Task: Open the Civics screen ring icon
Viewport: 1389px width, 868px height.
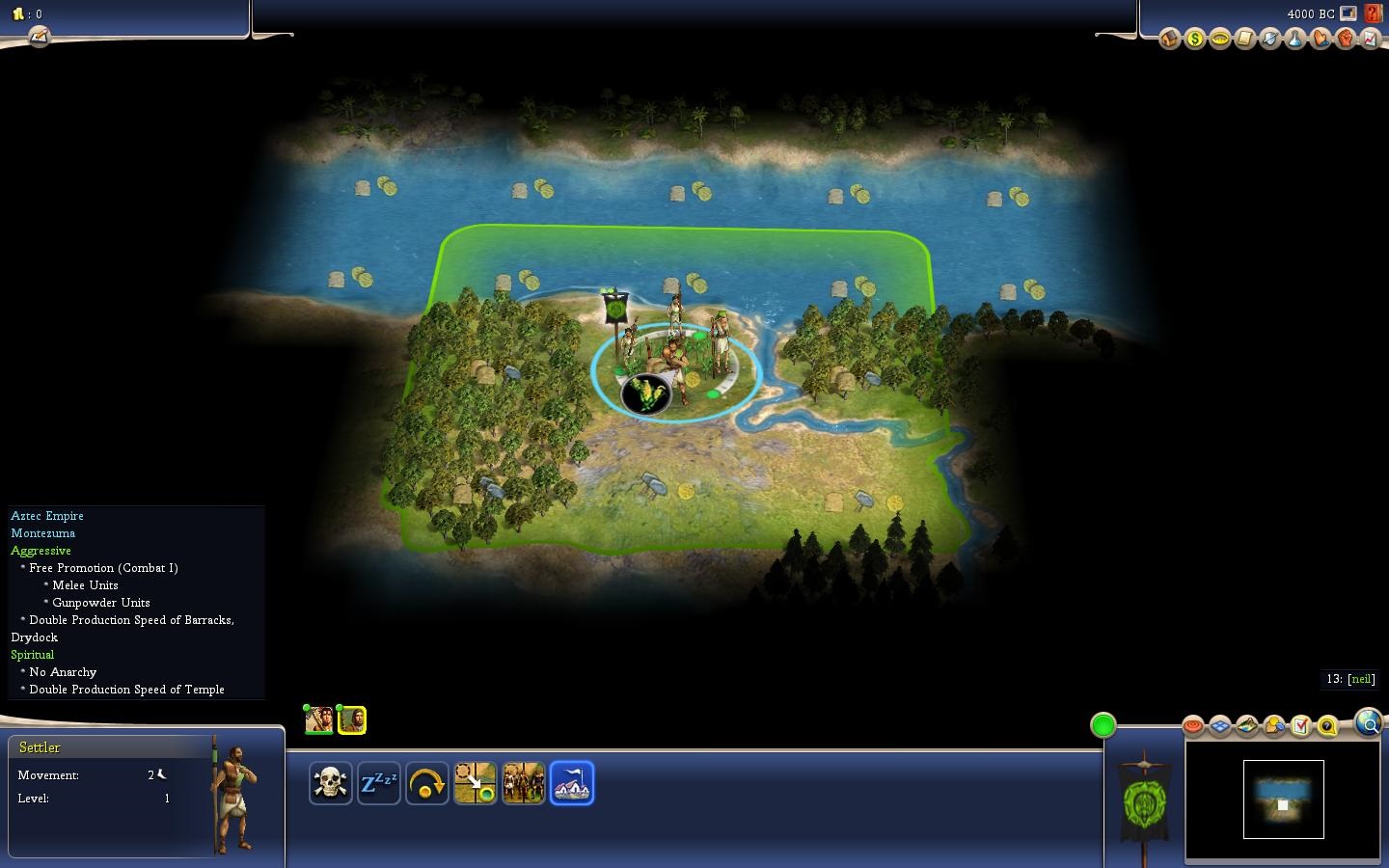Action: [1219, 39]
